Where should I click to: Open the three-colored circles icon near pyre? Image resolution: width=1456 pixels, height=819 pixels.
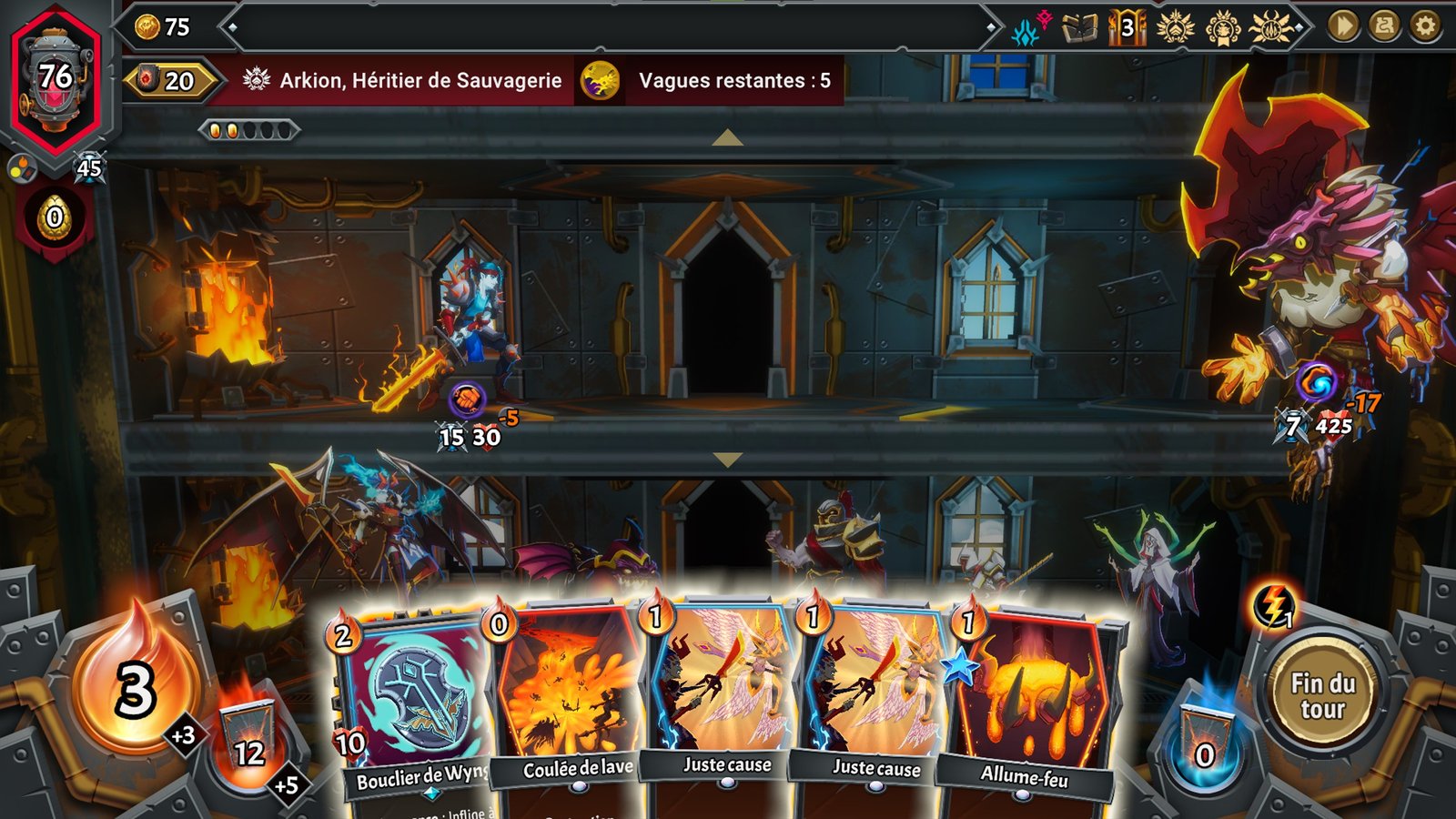pos(22,168)
